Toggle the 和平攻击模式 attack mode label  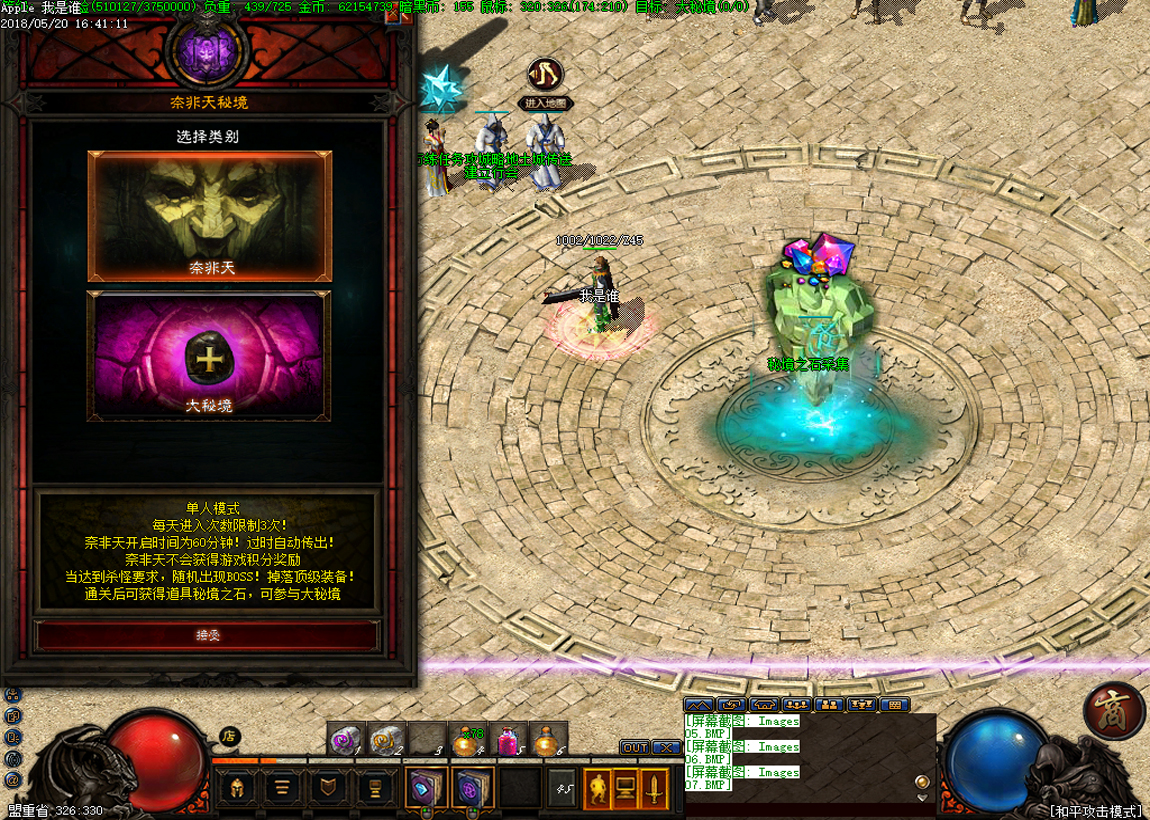[1094, 811]
